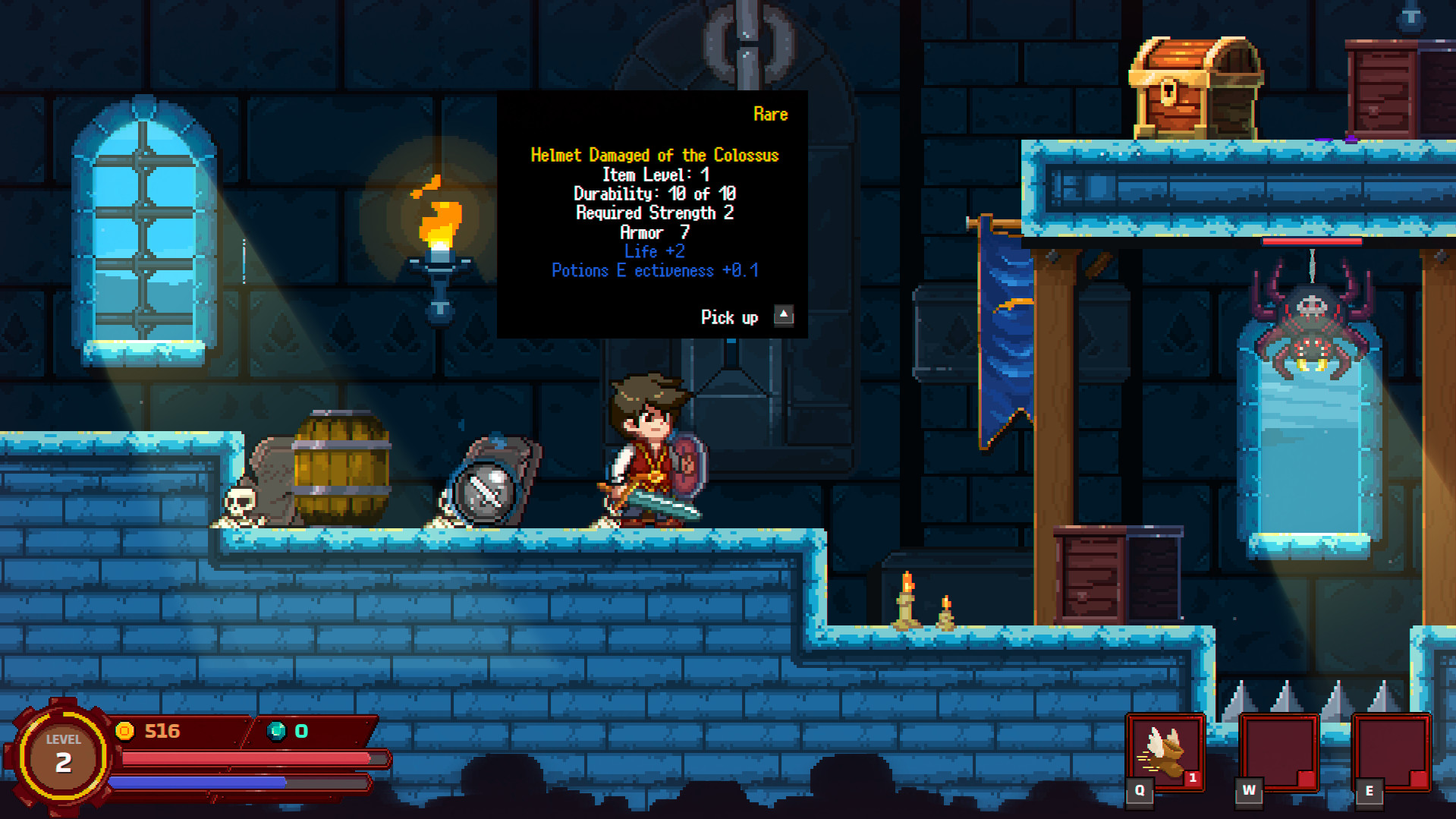Click the up-arrow key prompt beside Pick up
Viewport: 1456px width, 819px height.
pyautogui.click(x=783, y=315)
